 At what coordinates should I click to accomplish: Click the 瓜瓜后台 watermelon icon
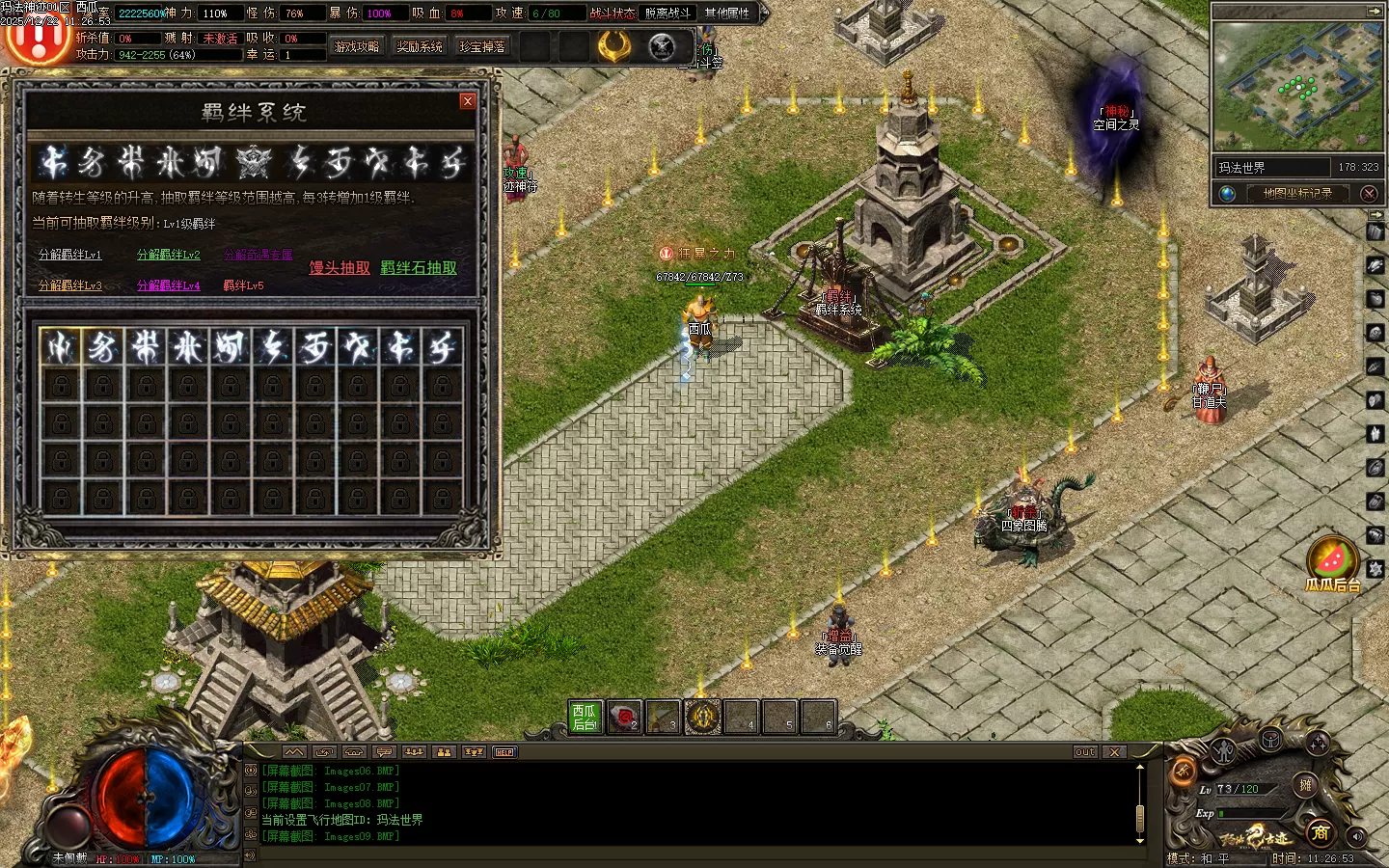pyautogui.click(x=1333, y=560)
